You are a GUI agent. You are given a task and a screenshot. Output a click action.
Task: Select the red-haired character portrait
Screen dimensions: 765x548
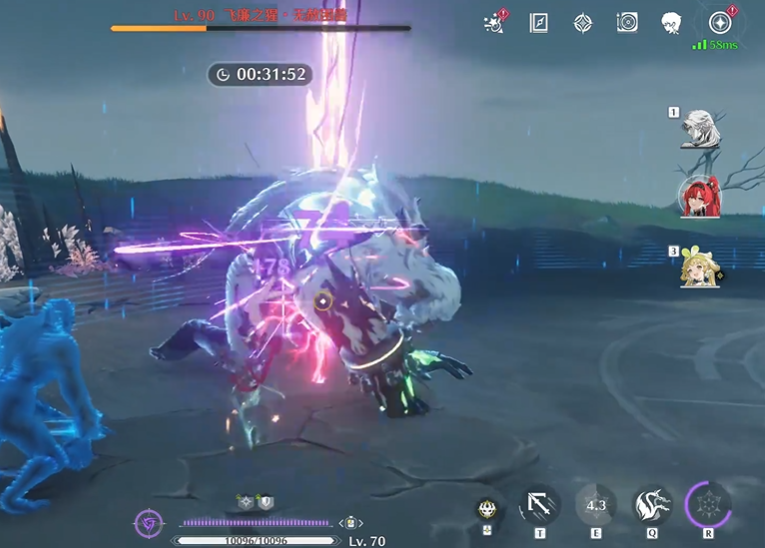[x=698, y=197]
